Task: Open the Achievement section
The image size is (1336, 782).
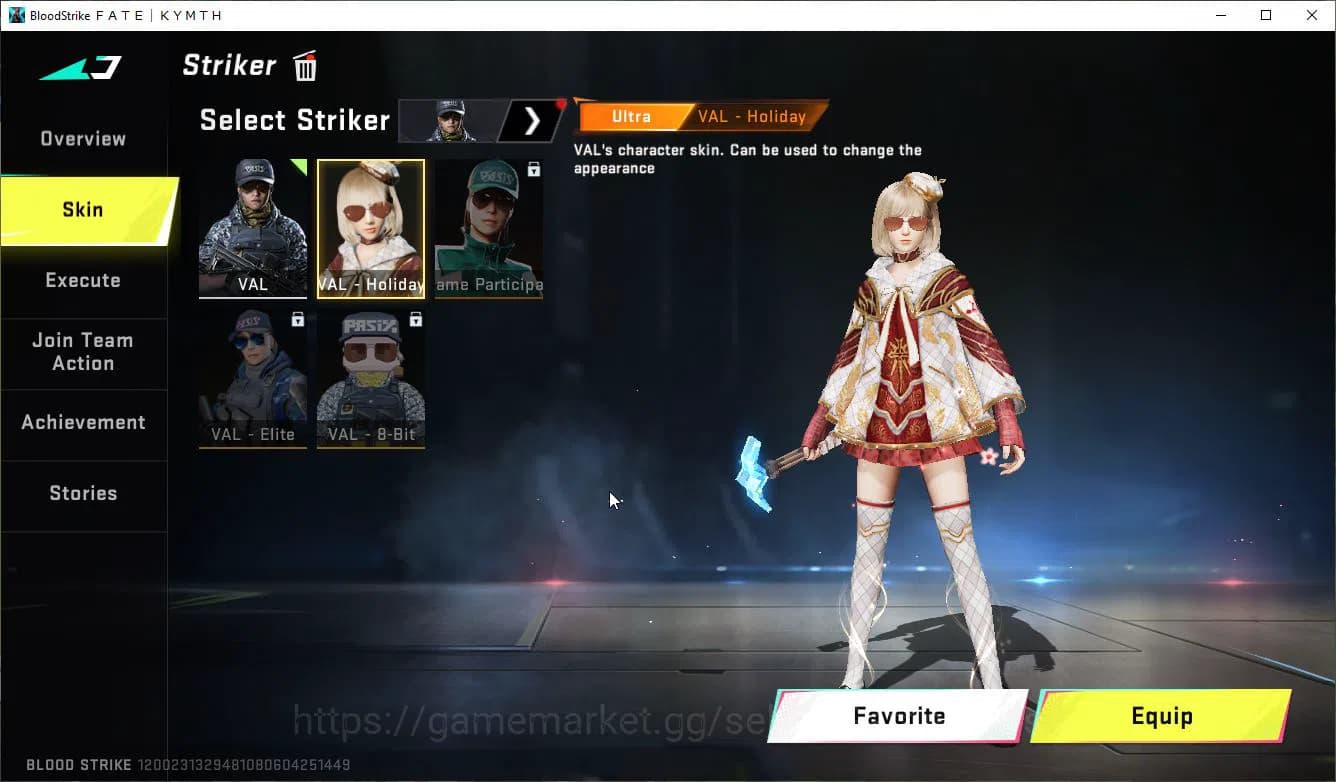Action: (x=83, y=422)
